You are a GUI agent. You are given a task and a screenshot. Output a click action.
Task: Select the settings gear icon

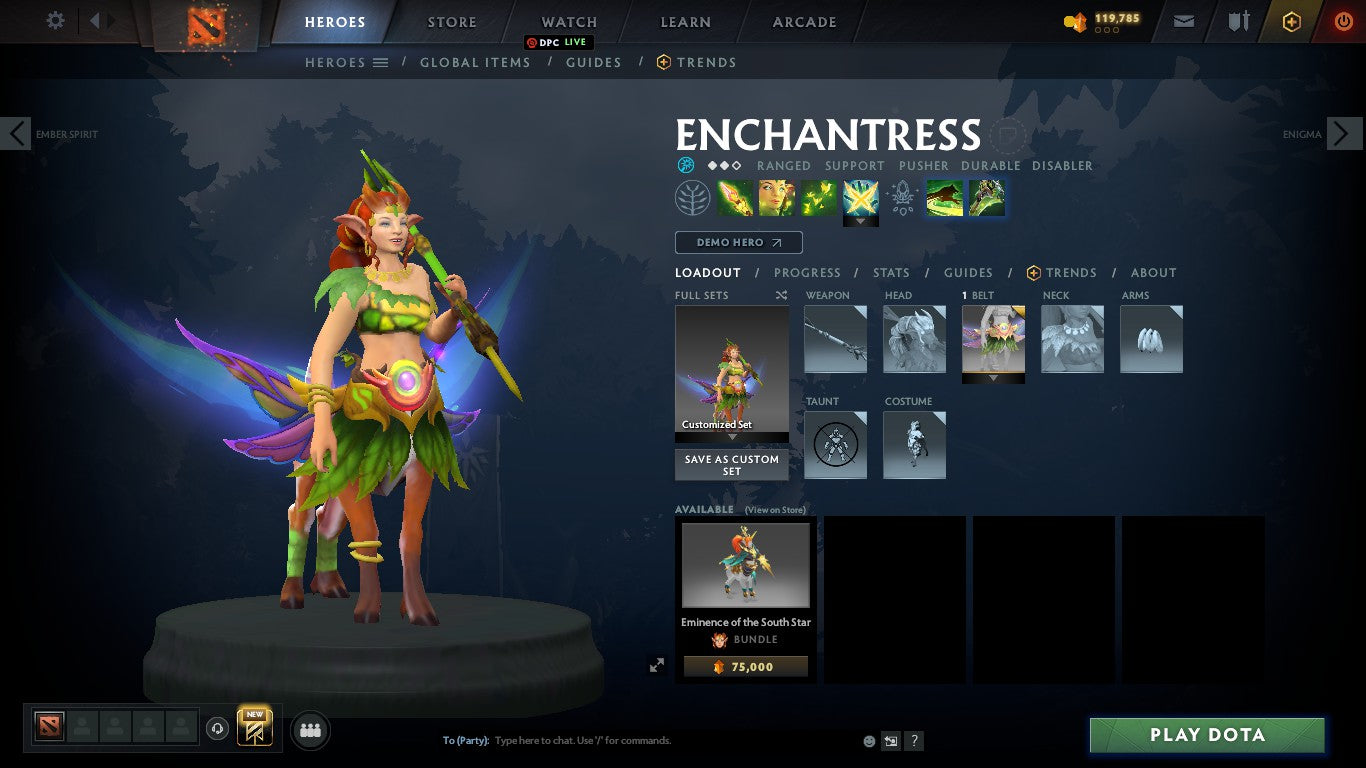coord(55,20)
